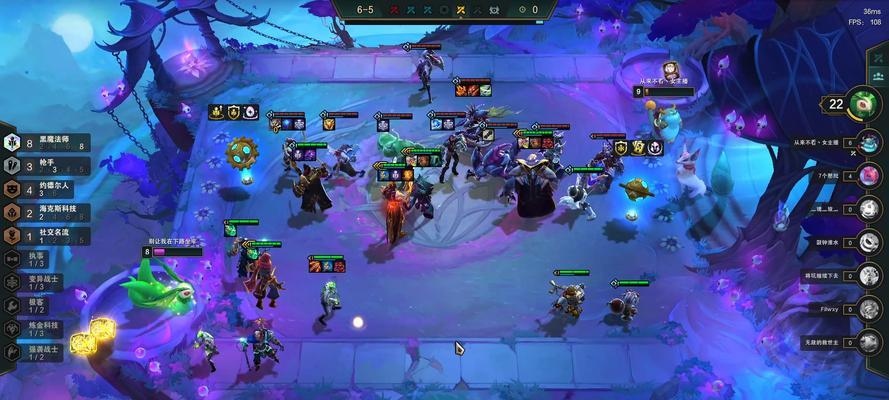
Task: View the 变异战士 trait entry
Action: 30,282
